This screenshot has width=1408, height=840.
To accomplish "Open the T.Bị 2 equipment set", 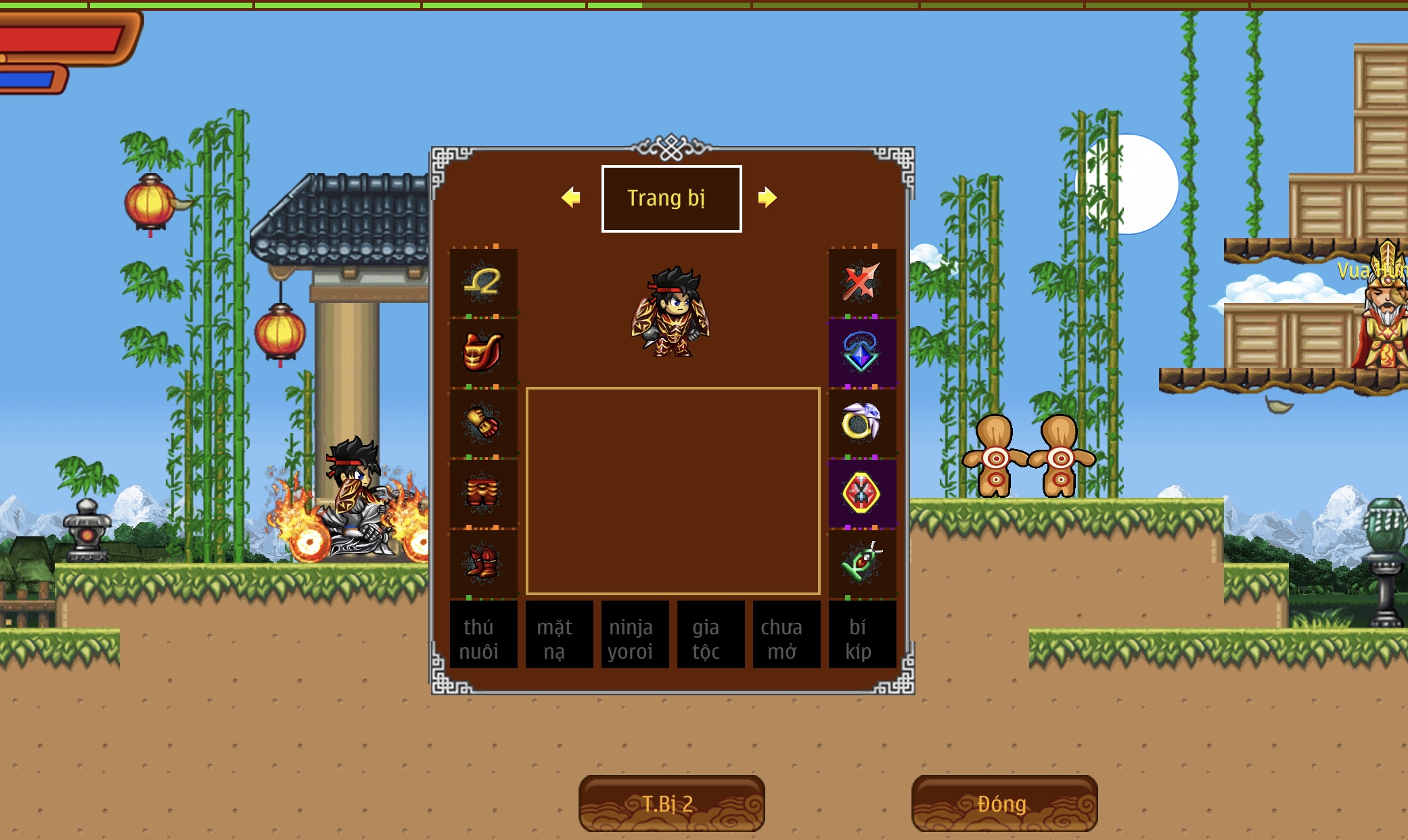I will coord(671,803).
